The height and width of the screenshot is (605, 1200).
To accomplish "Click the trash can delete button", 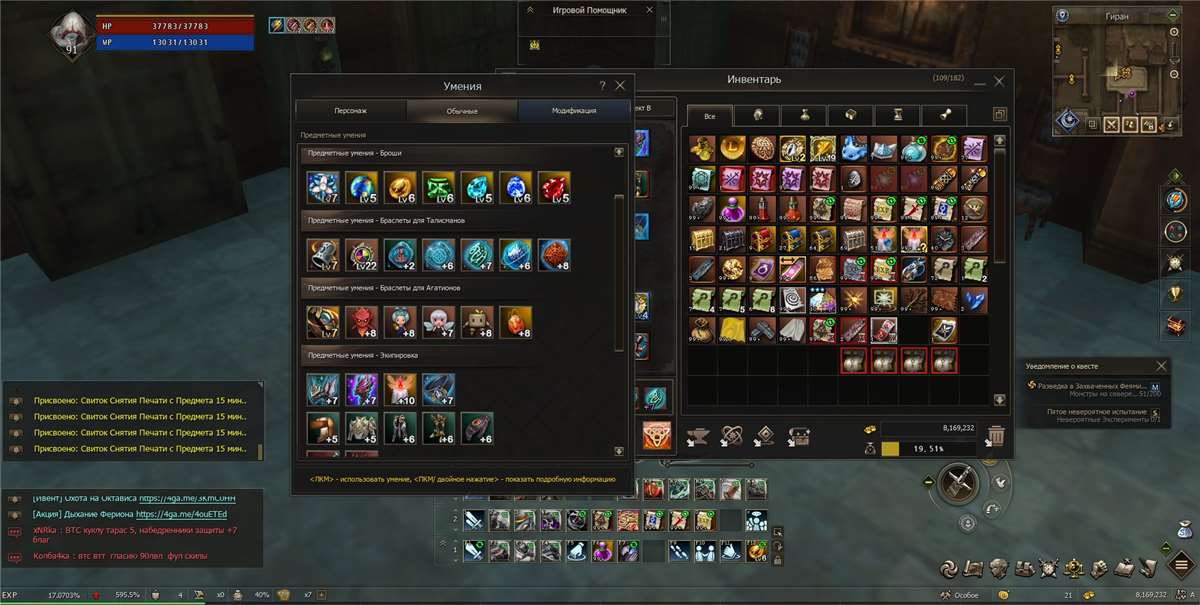I will (x=996, y=436).
